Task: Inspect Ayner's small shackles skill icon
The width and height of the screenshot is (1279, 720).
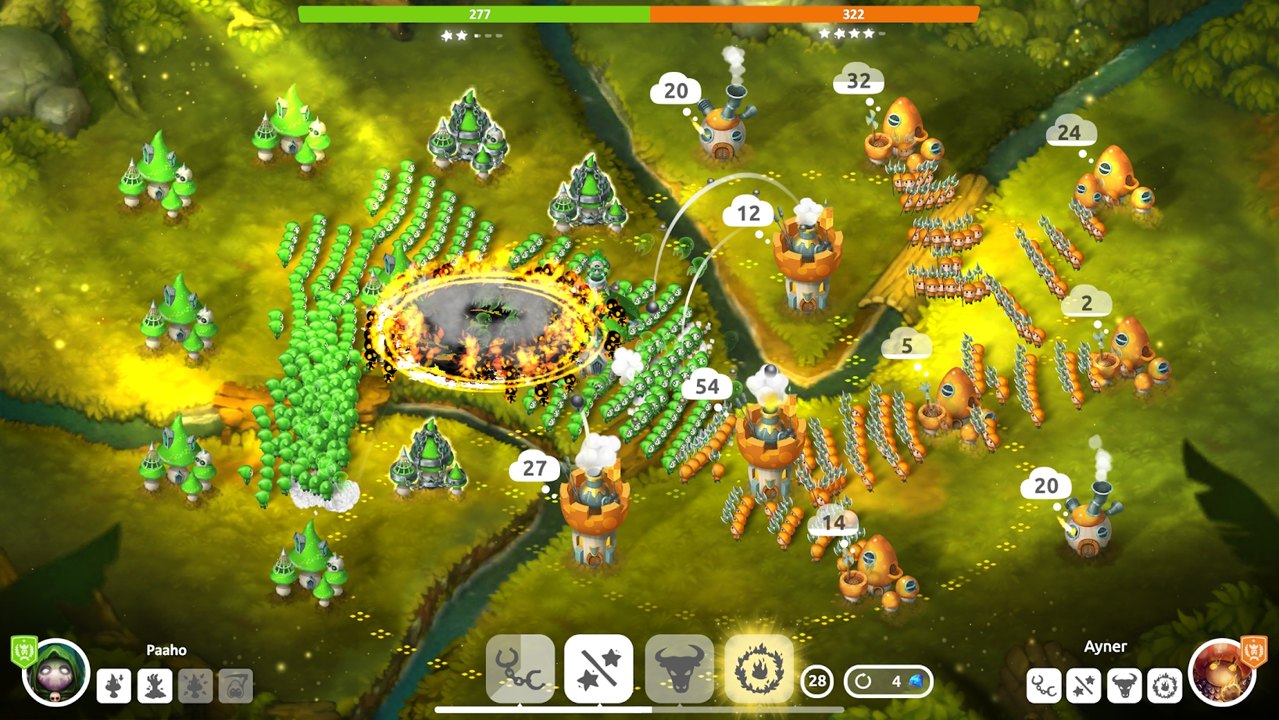Action: click(1045, 685)
